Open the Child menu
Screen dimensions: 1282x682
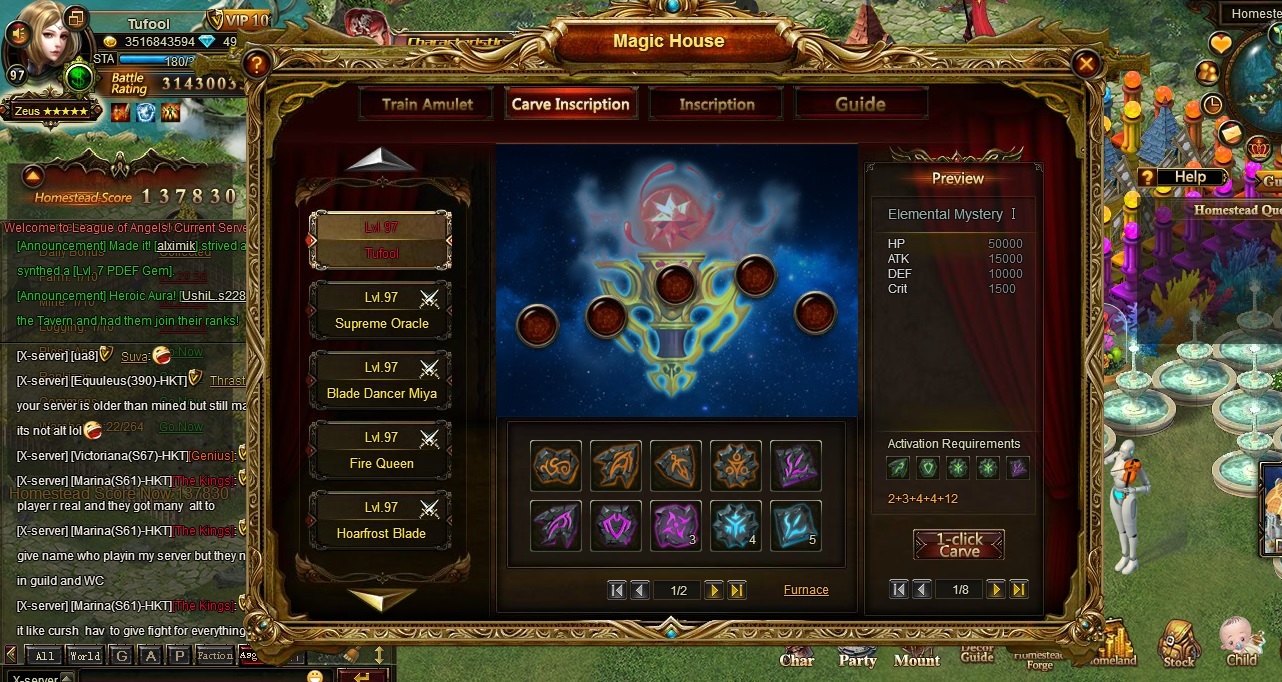[1241, 643]
